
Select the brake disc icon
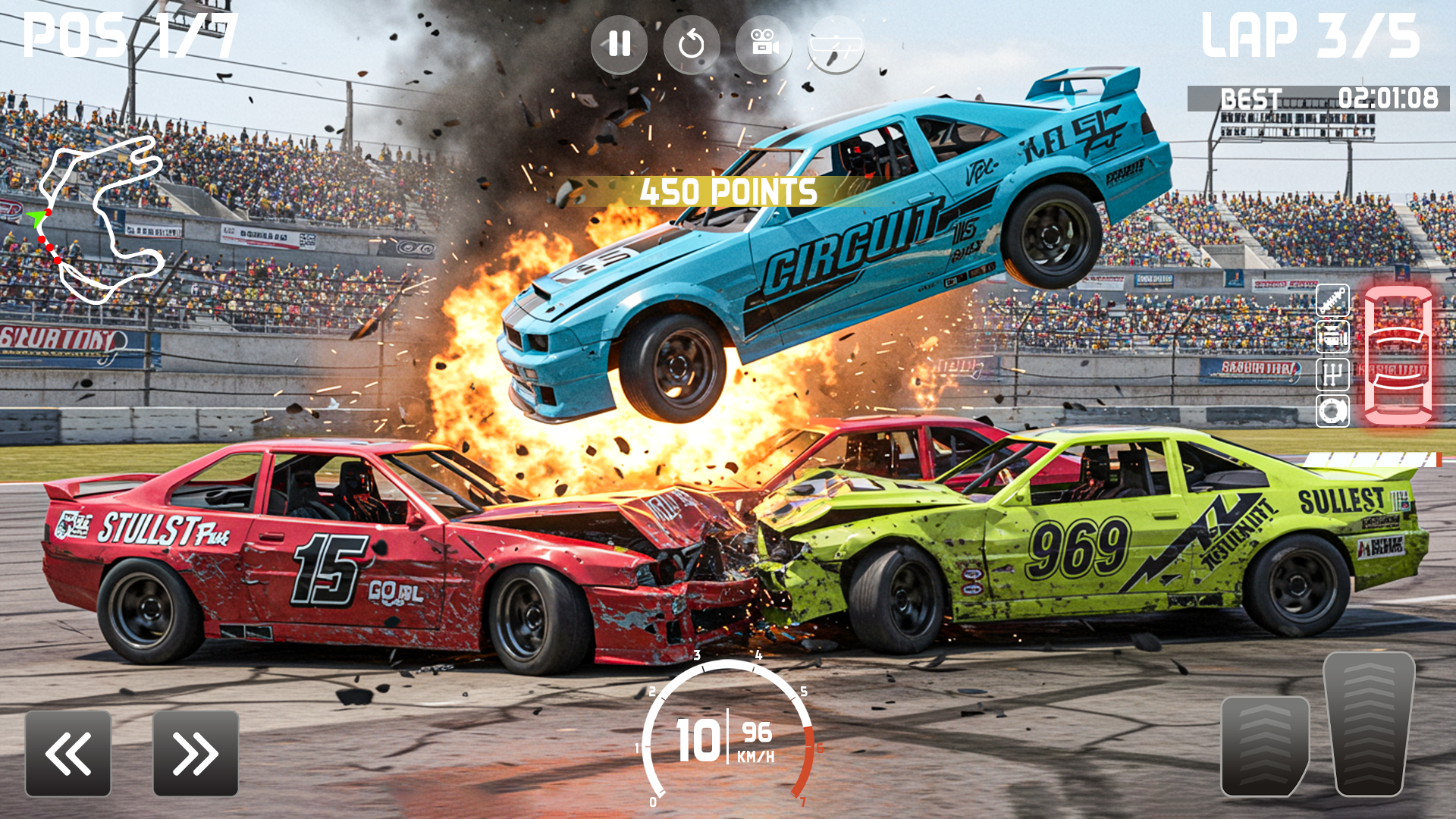1332,411
